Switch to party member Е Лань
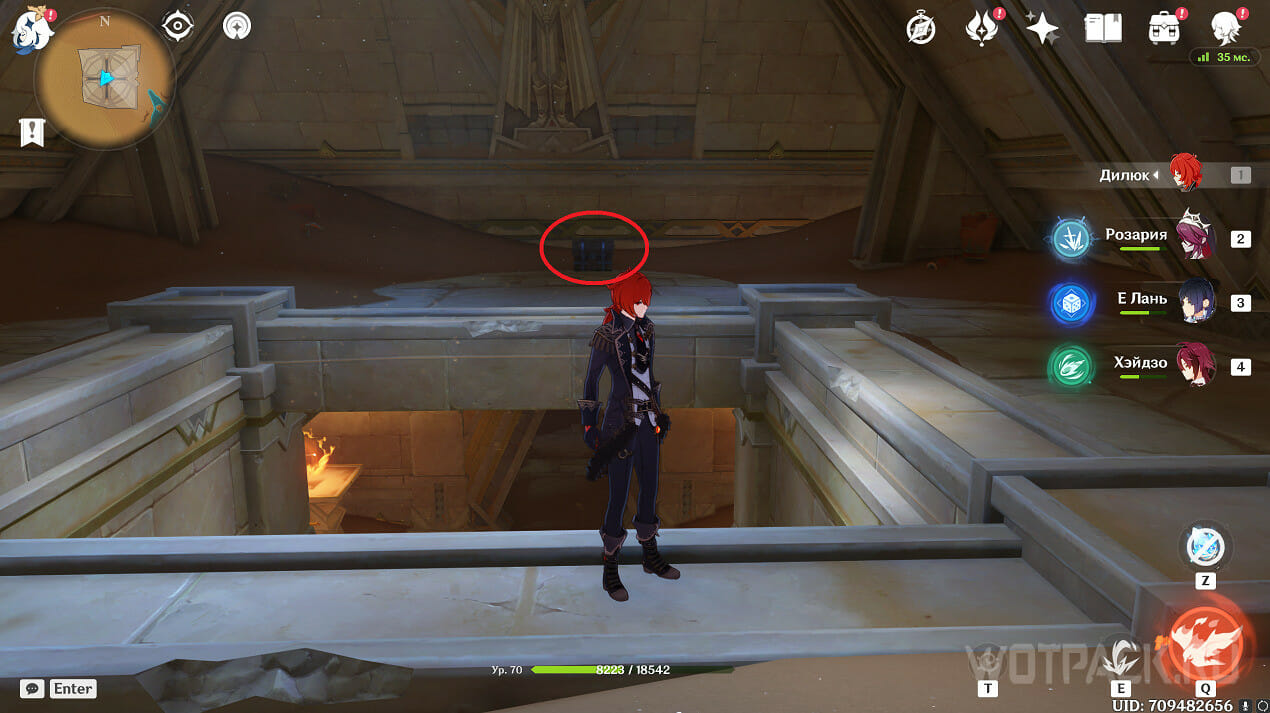 coord(1196,301)
